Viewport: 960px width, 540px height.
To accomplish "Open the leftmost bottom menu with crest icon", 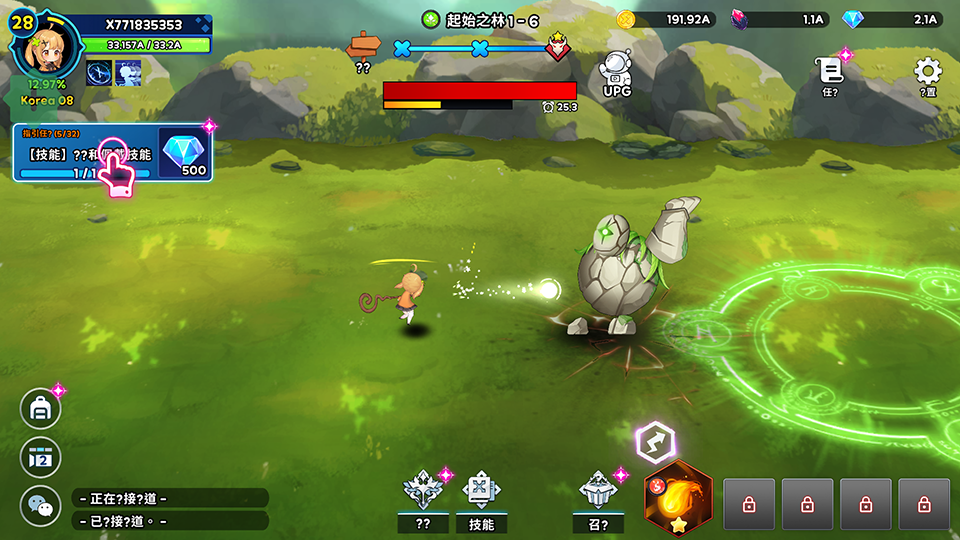I will [x=422, y=498].
